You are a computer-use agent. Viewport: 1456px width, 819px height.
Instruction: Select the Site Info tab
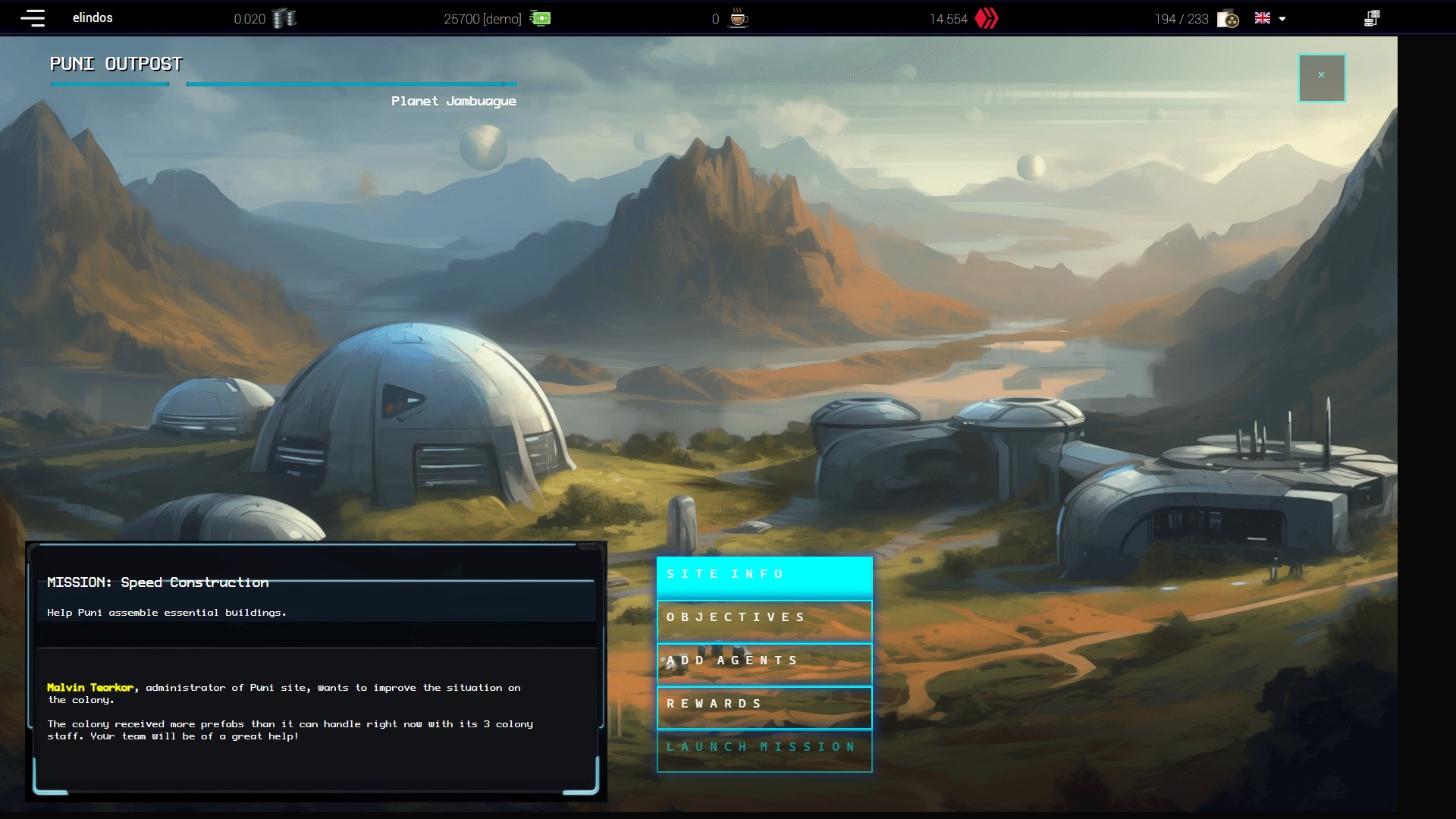[764, 575]
